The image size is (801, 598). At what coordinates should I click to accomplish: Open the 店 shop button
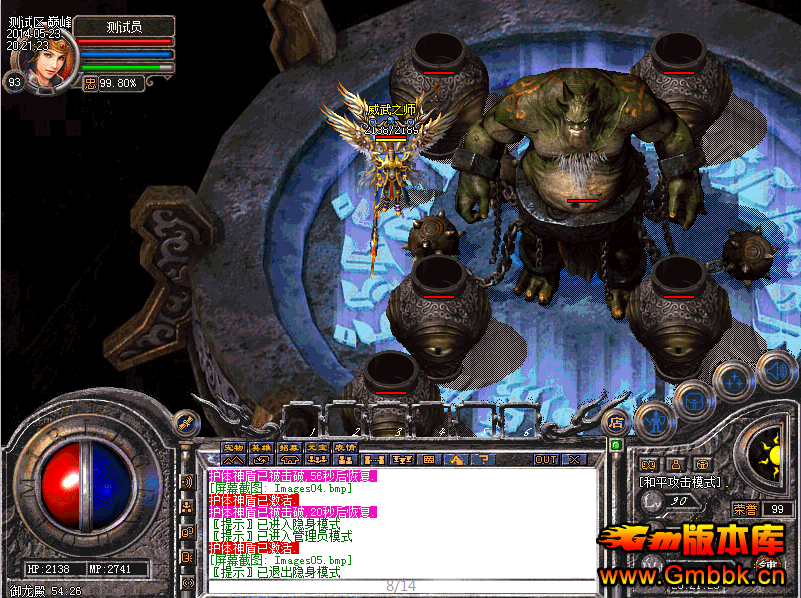(616, 421)
